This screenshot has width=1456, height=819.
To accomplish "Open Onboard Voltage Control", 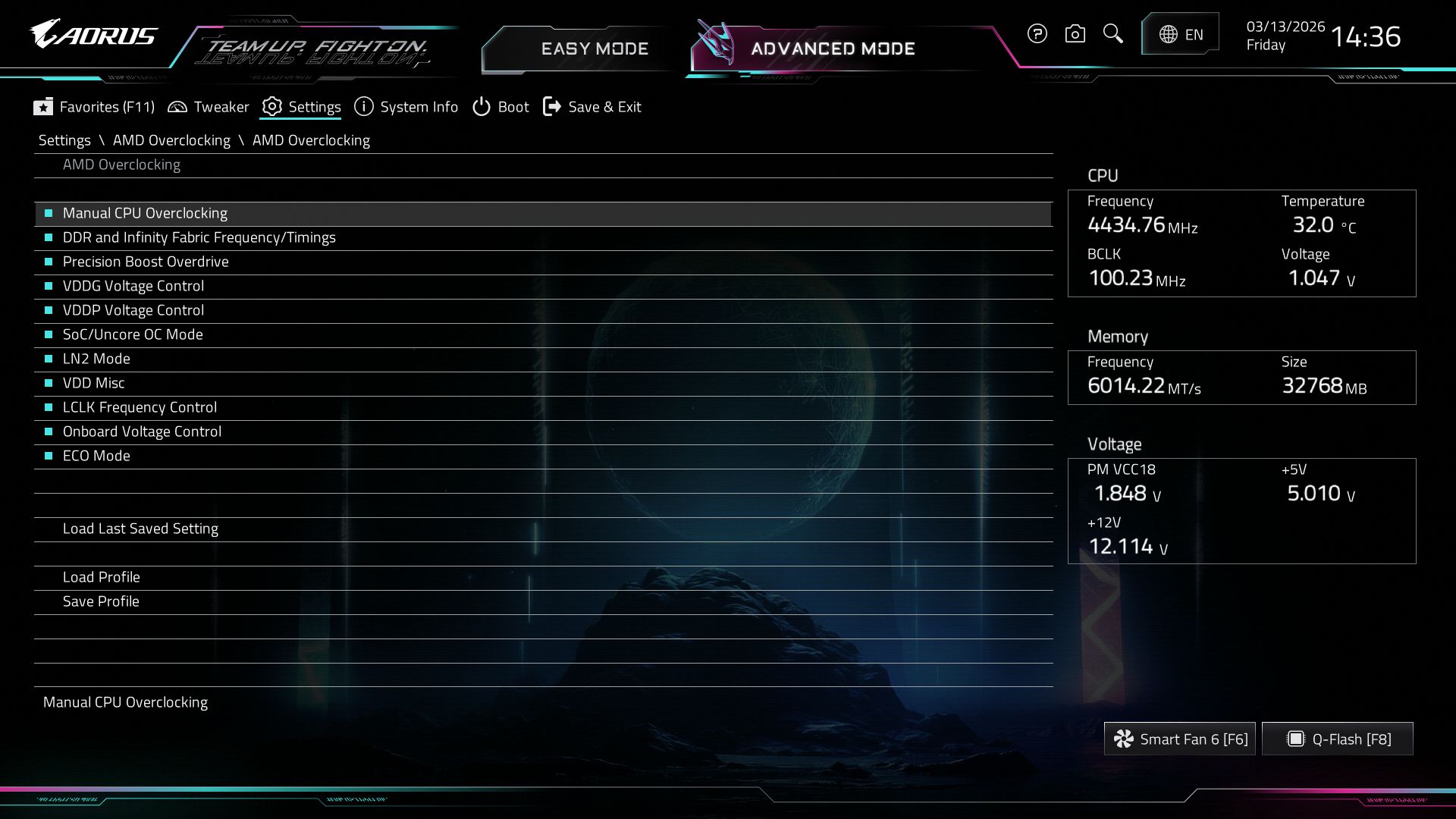I will (142, 431).
